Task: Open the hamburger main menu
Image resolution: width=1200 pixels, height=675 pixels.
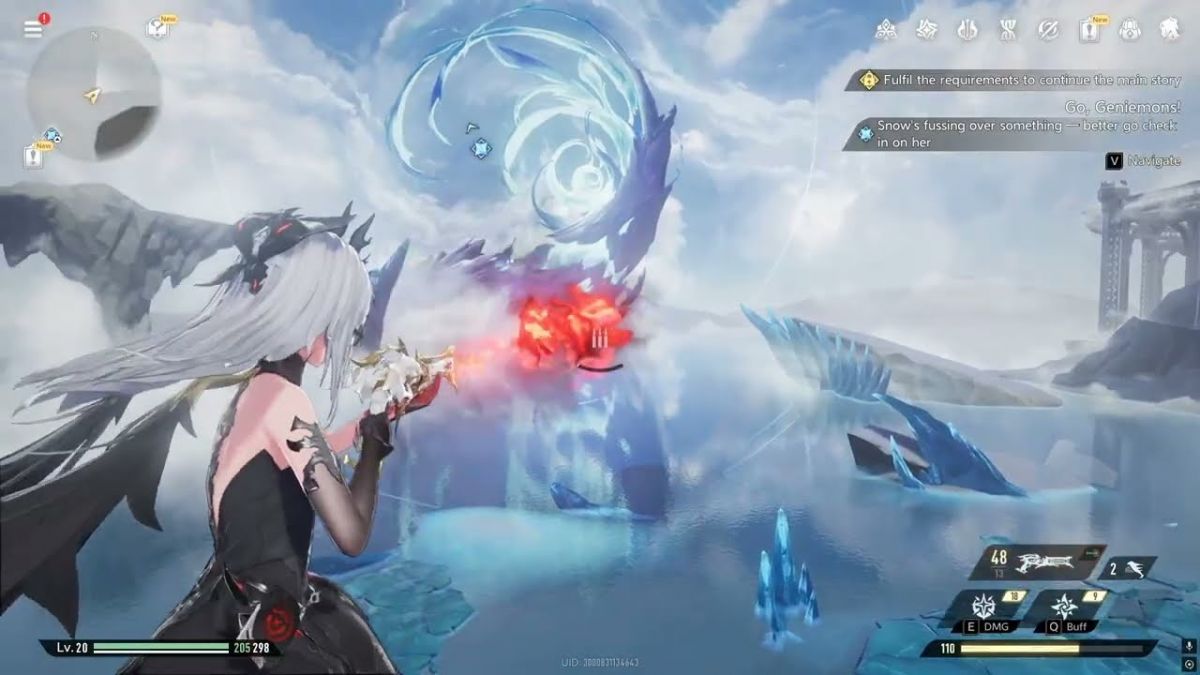Action: point(34,28)
